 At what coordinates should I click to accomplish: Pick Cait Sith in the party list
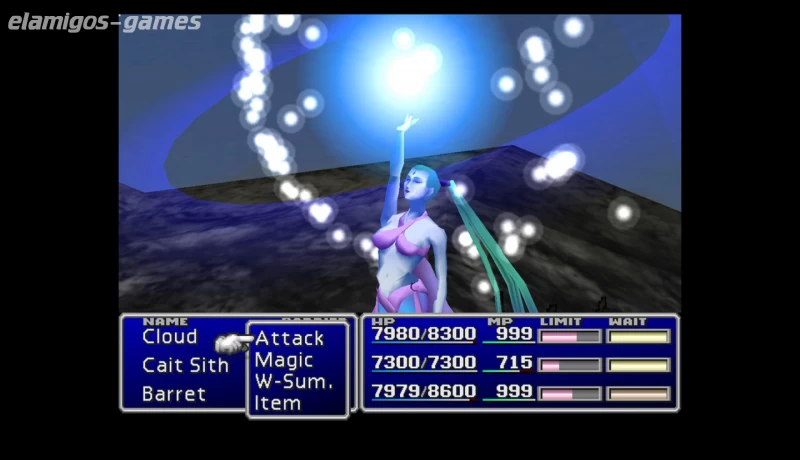pos(185,365)
